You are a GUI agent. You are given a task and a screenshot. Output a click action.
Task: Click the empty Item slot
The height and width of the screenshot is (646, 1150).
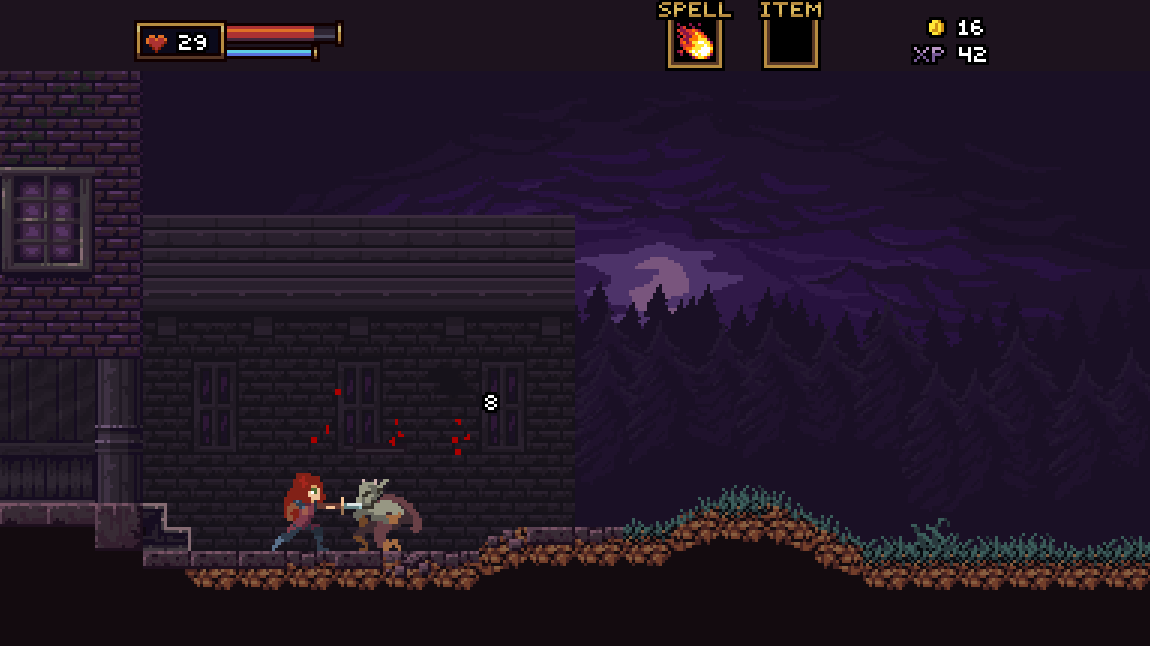790,44
